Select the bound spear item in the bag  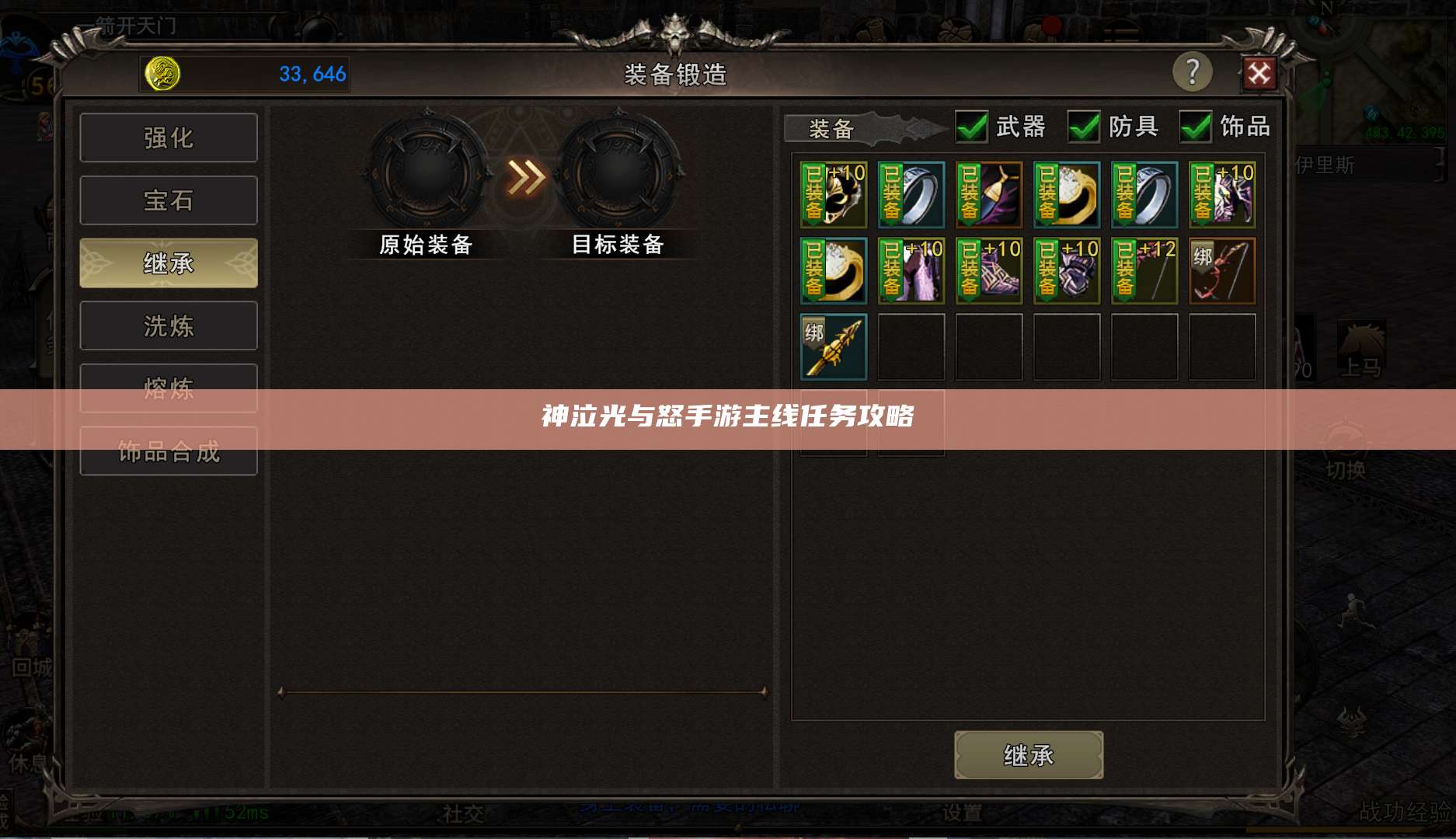833,346
